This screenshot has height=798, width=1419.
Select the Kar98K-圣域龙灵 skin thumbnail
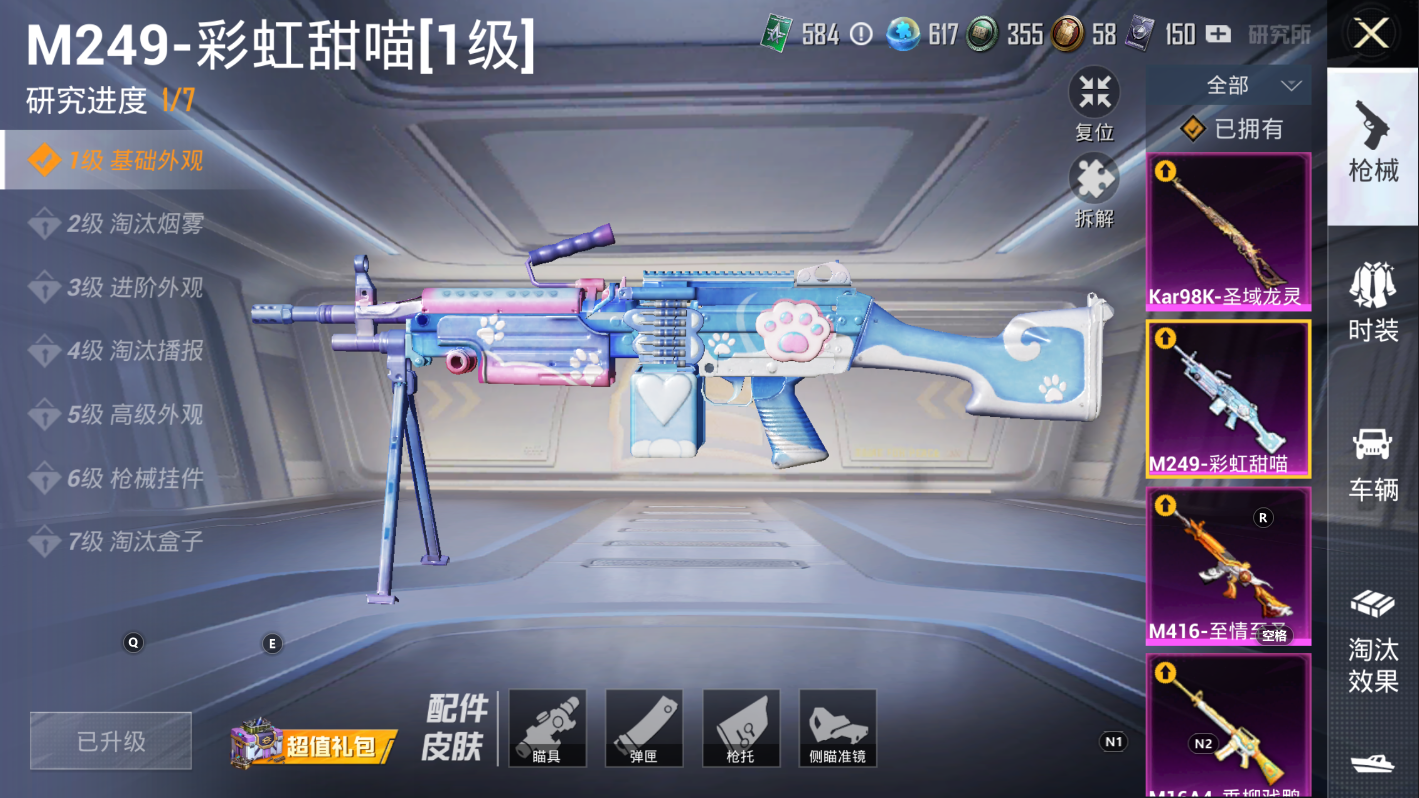coord(1228,232)
